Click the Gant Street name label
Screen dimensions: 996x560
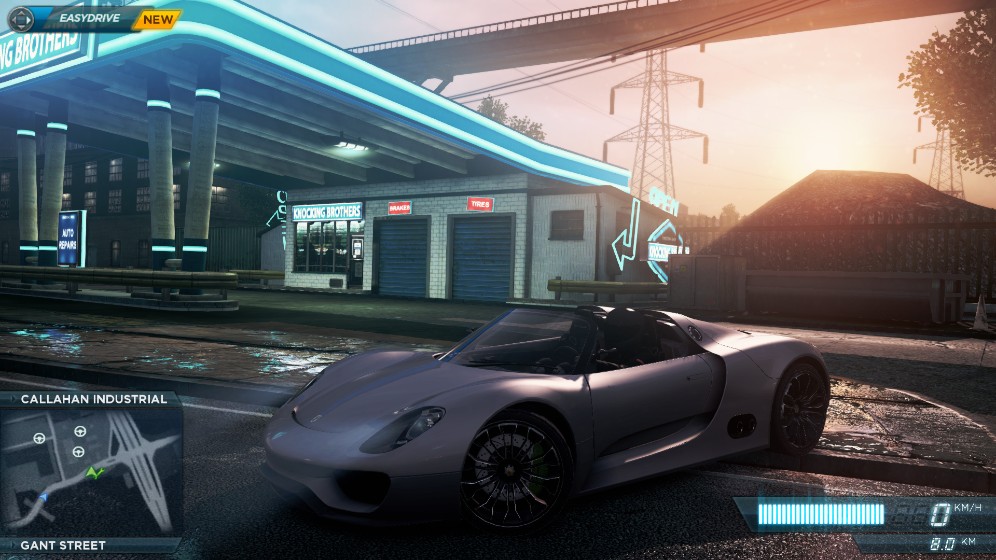pyautogui.click(x=63, y=545)
